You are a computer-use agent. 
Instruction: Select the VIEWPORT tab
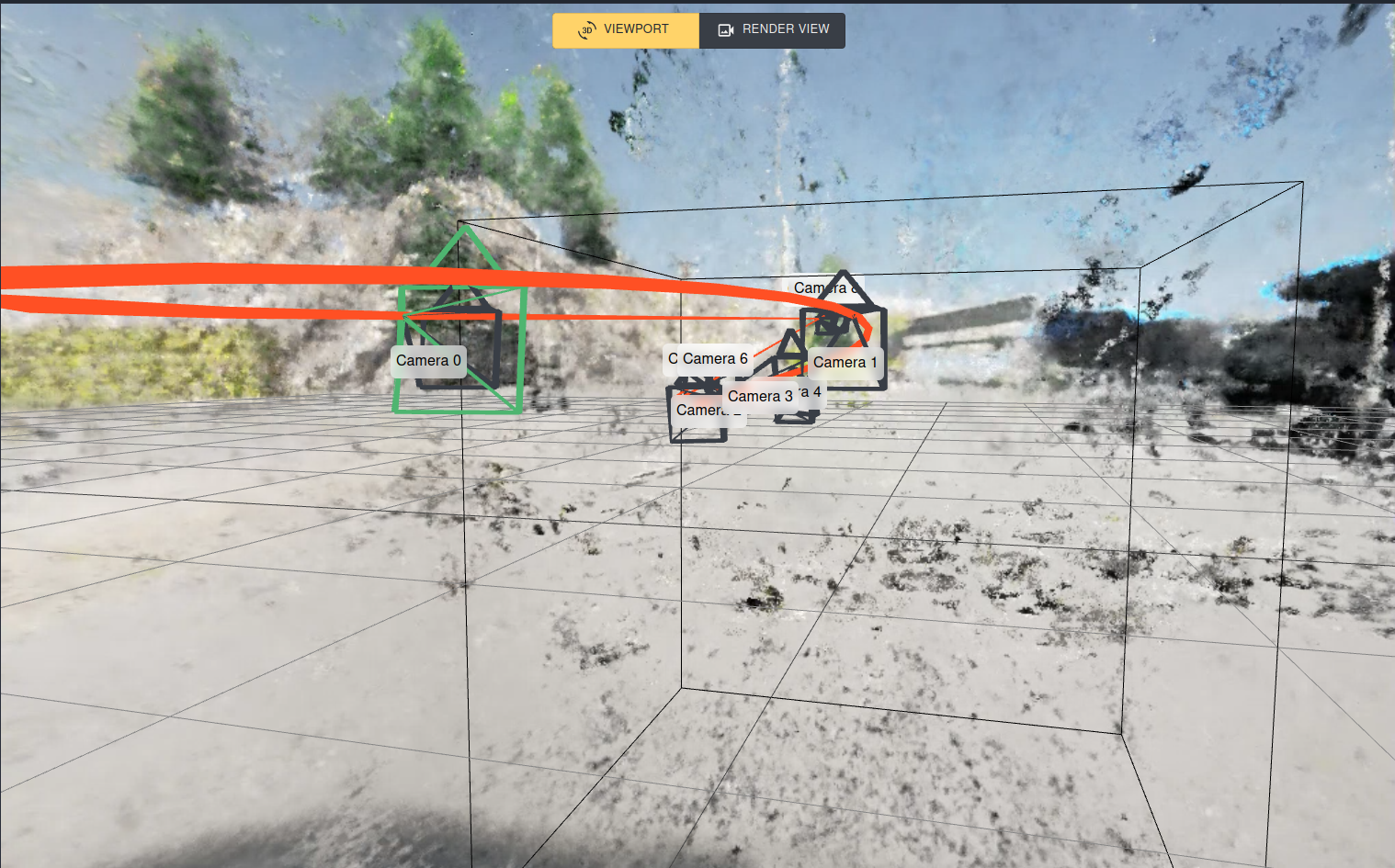(625, 29)
